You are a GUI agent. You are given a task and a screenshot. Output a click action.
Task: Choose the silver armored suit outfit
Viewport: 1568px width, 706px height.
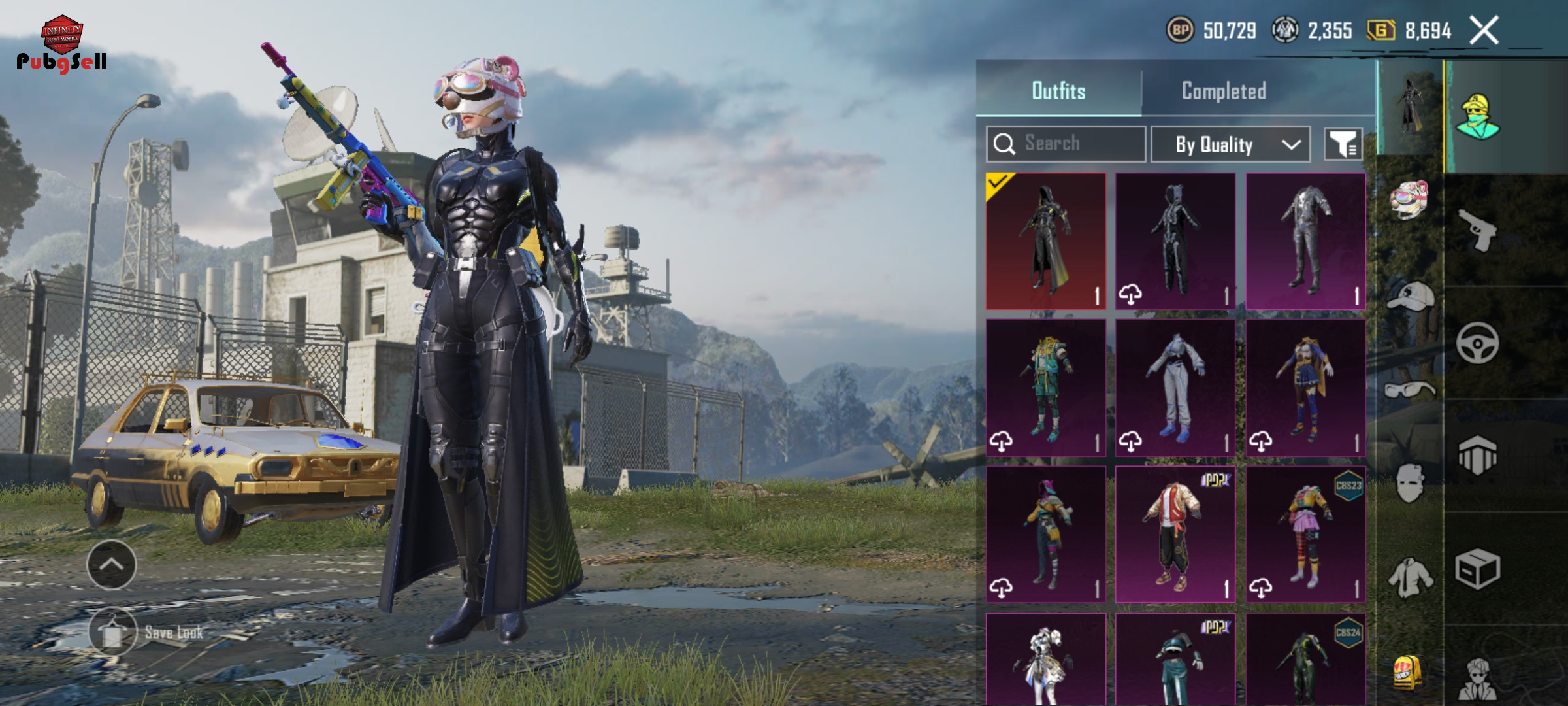1305,241
